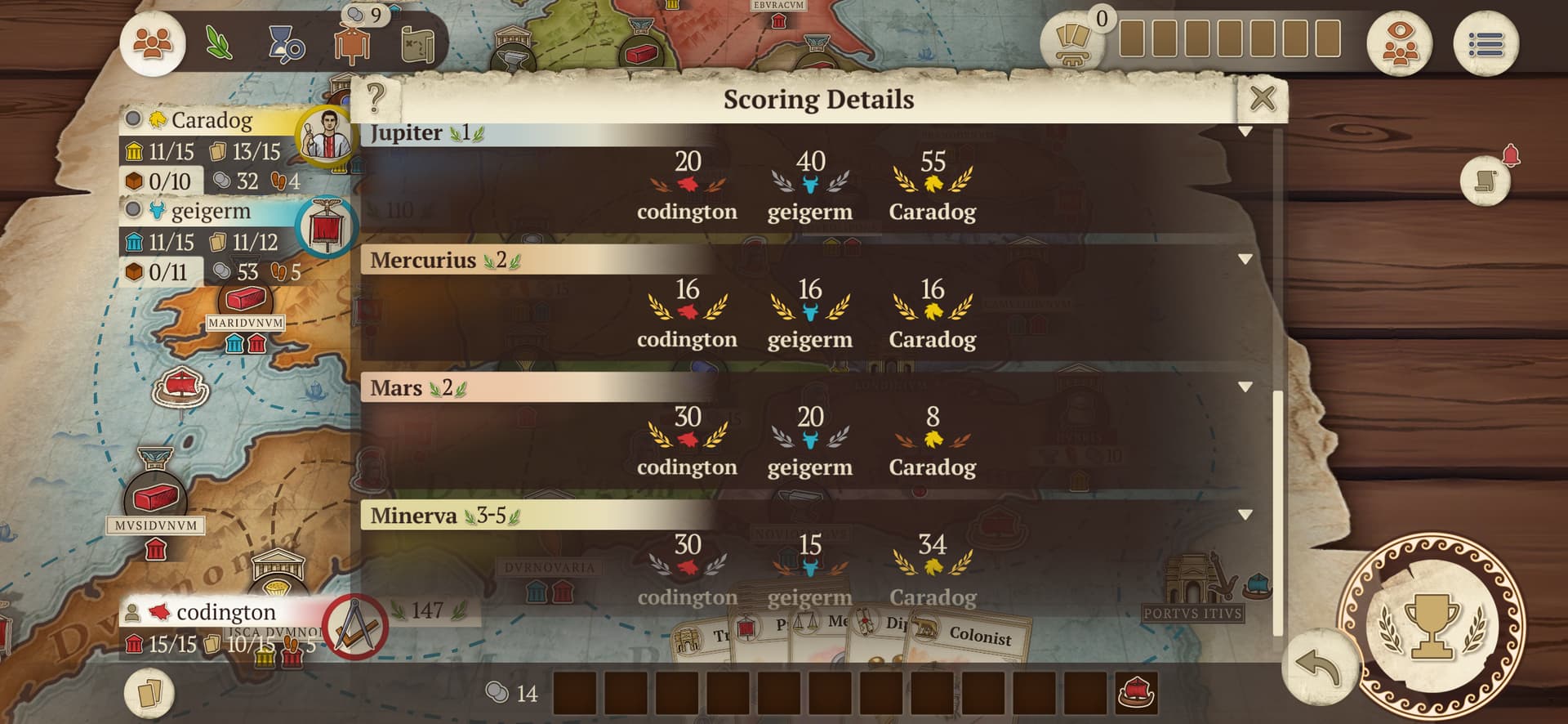
Task: Click the green laurel toolbar icon
Action: (x=219, y=43)
